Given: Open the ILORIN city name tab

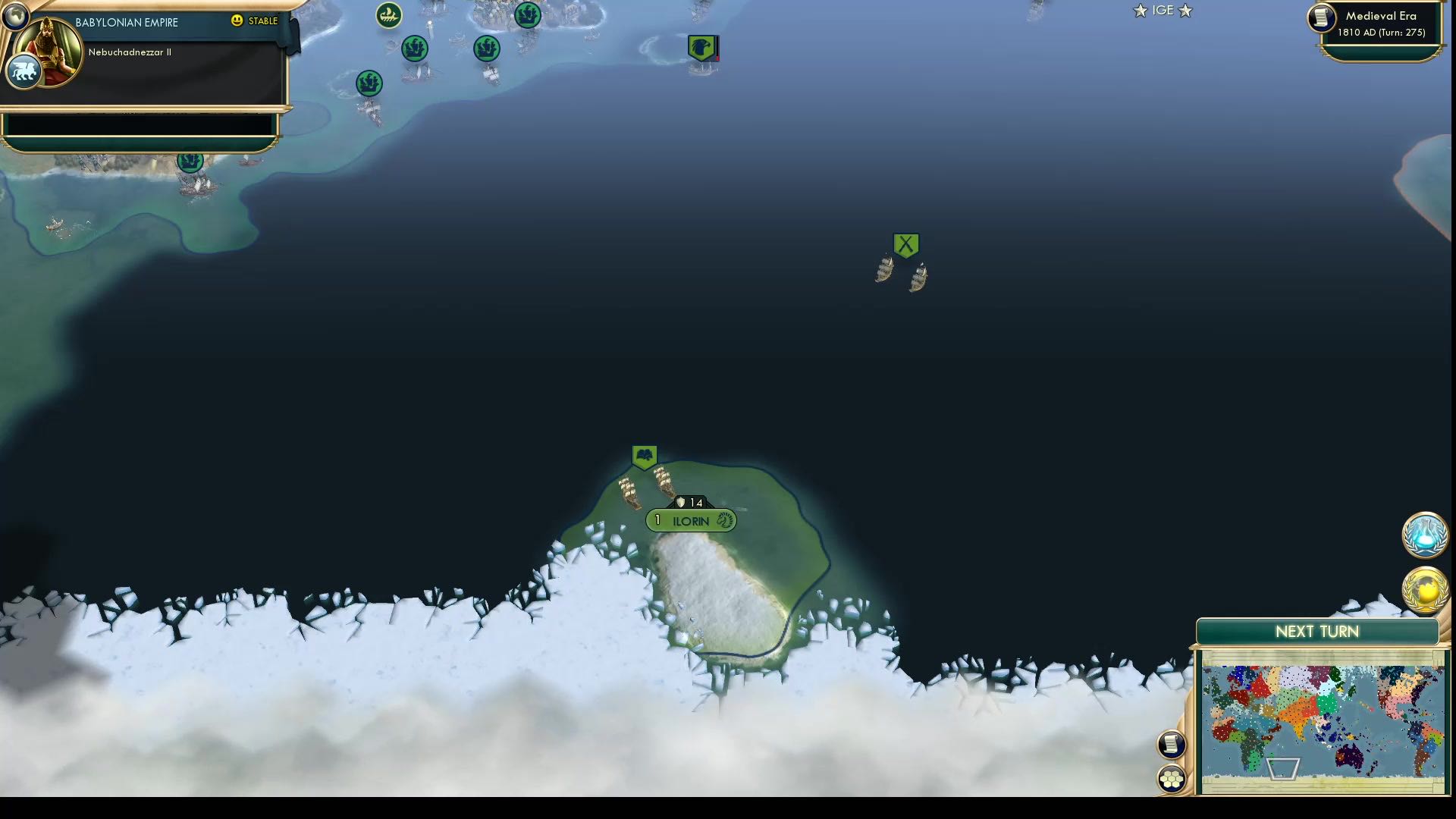Looking at the screenshot, I should coord(690,521).
